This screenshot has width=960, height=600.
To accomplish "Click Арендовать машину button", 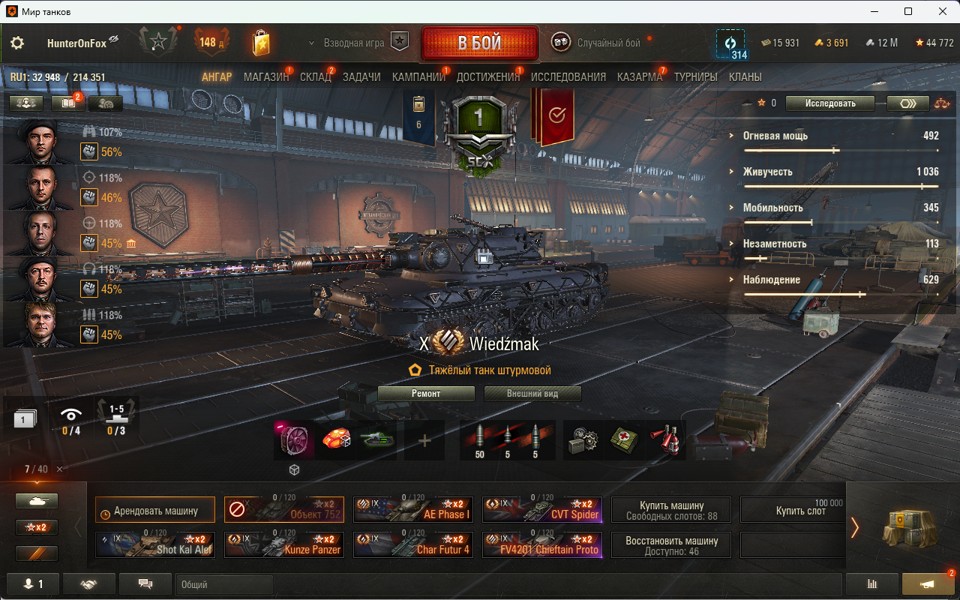I will coord(156,510).
